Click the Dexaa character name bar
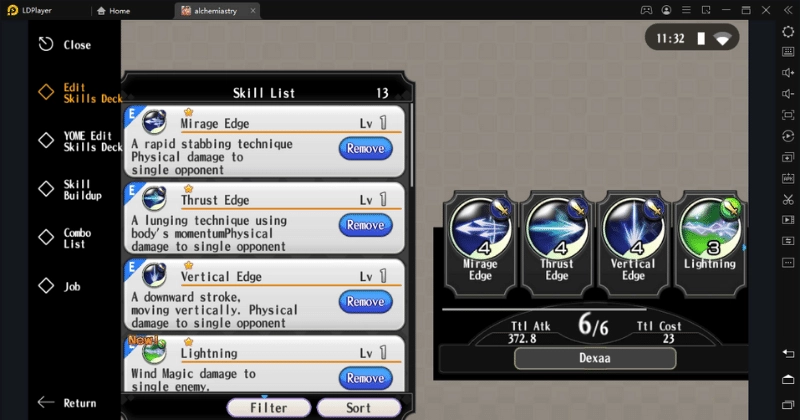800x420 pixels. point(594,358)
